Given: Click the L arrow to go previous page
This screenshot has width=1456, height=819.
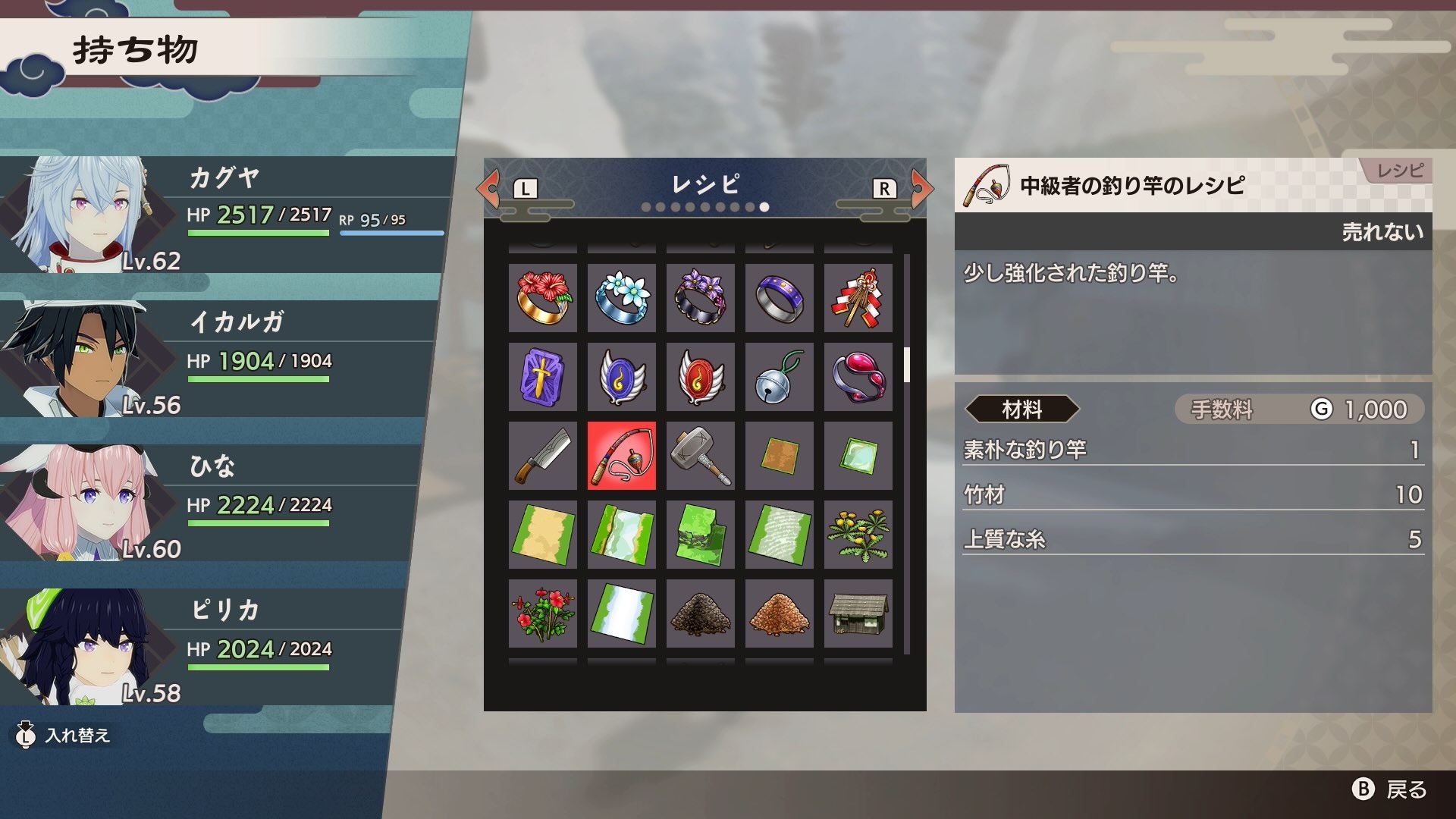Looking at the screenshot, I should pyautogui.click(x=488, y=189).
